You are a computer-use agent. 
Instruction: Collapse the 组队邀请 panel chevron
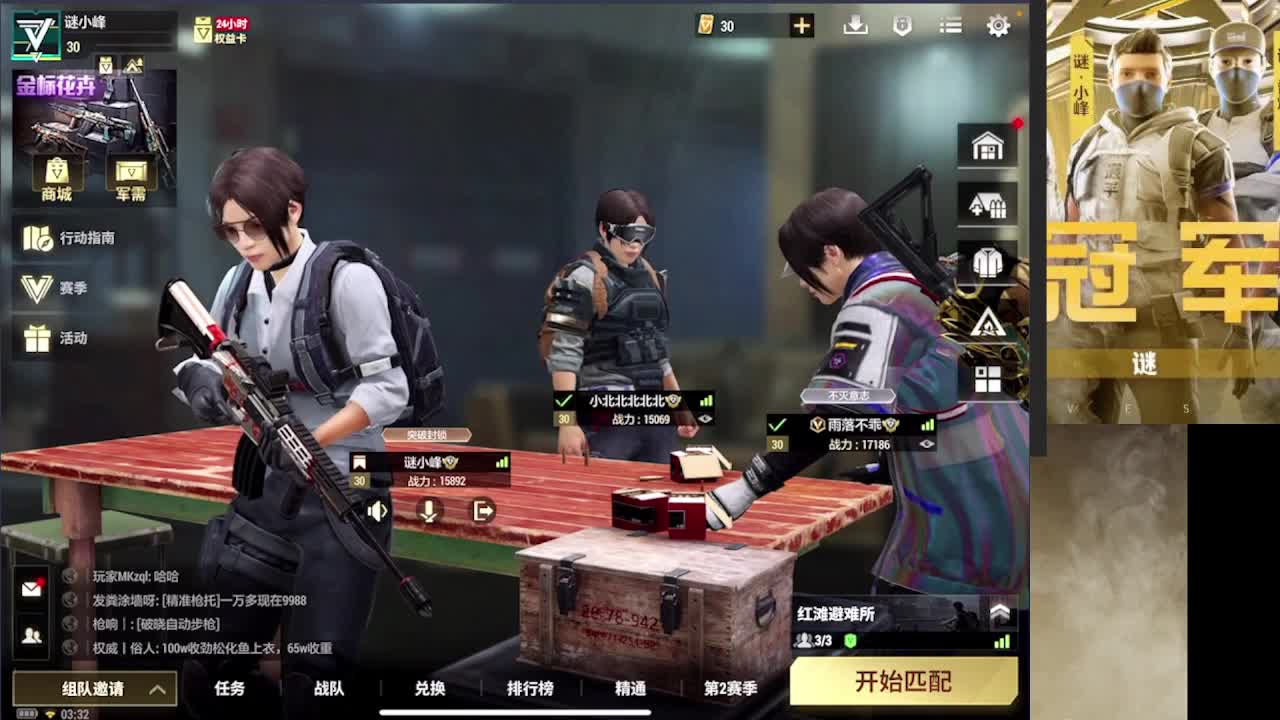pyautogui.click(x=156, y=689)
